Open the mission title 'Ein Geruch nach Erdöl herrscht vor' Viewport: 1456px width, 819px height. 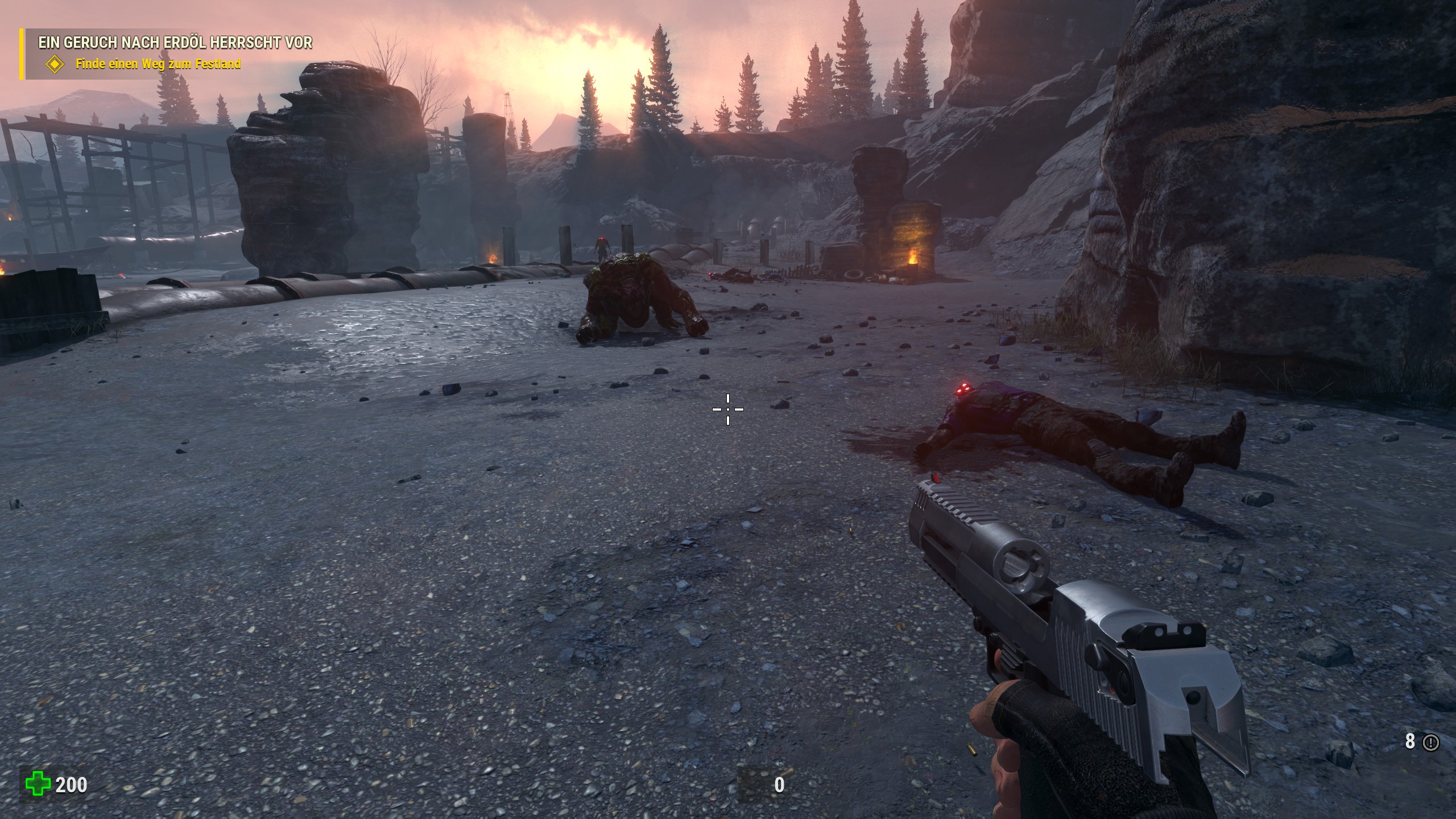tap(175, 42)
